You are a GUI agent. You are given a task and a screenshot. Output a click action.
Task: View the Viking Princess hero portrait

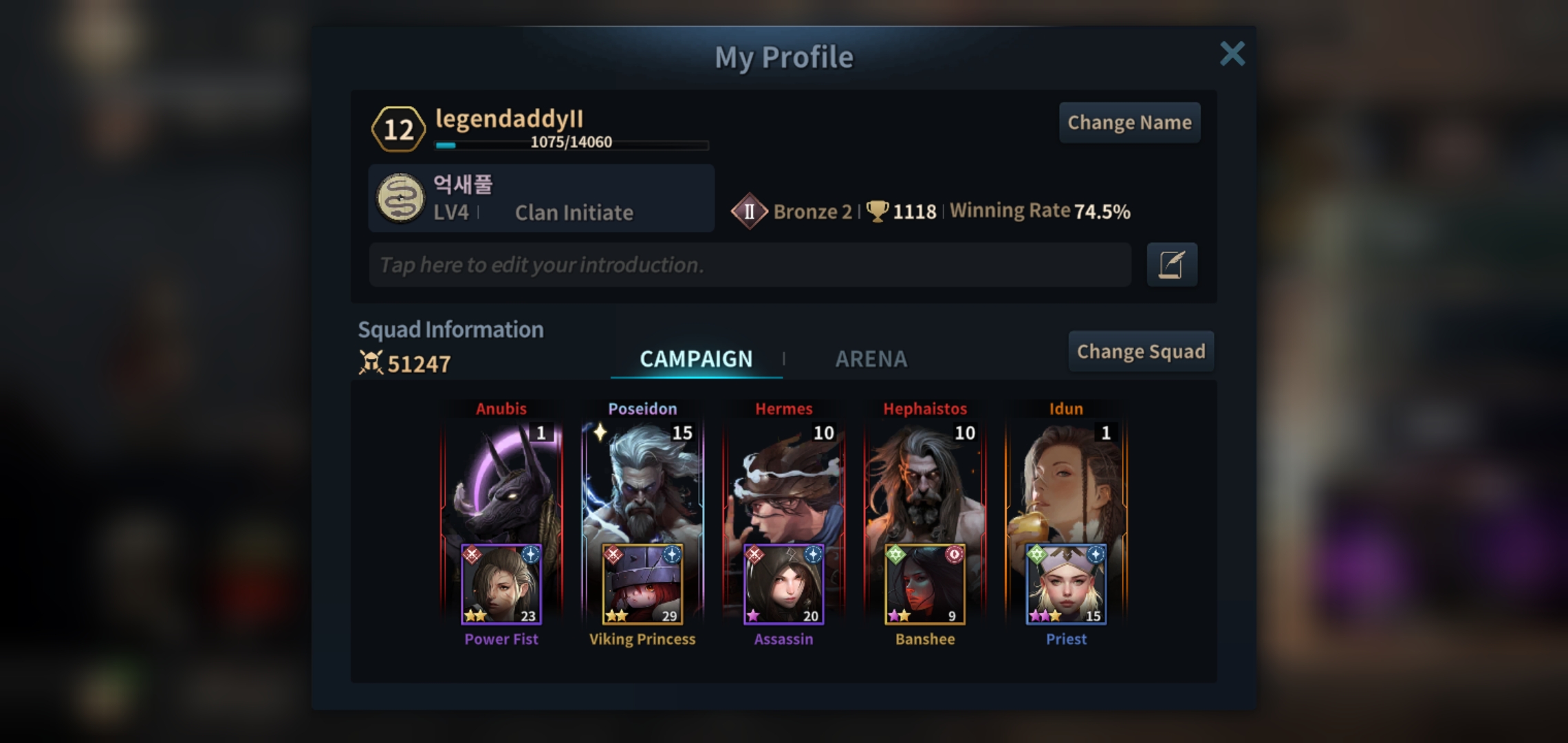pos(642,585)
